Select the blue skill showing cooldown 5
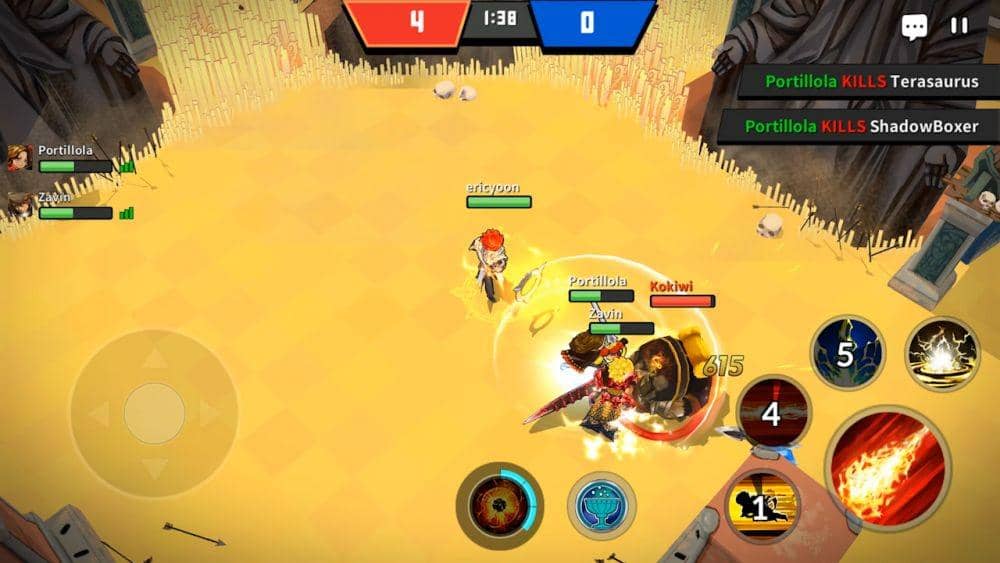This screenshot has width=1000, height=563. coord(847,352)
